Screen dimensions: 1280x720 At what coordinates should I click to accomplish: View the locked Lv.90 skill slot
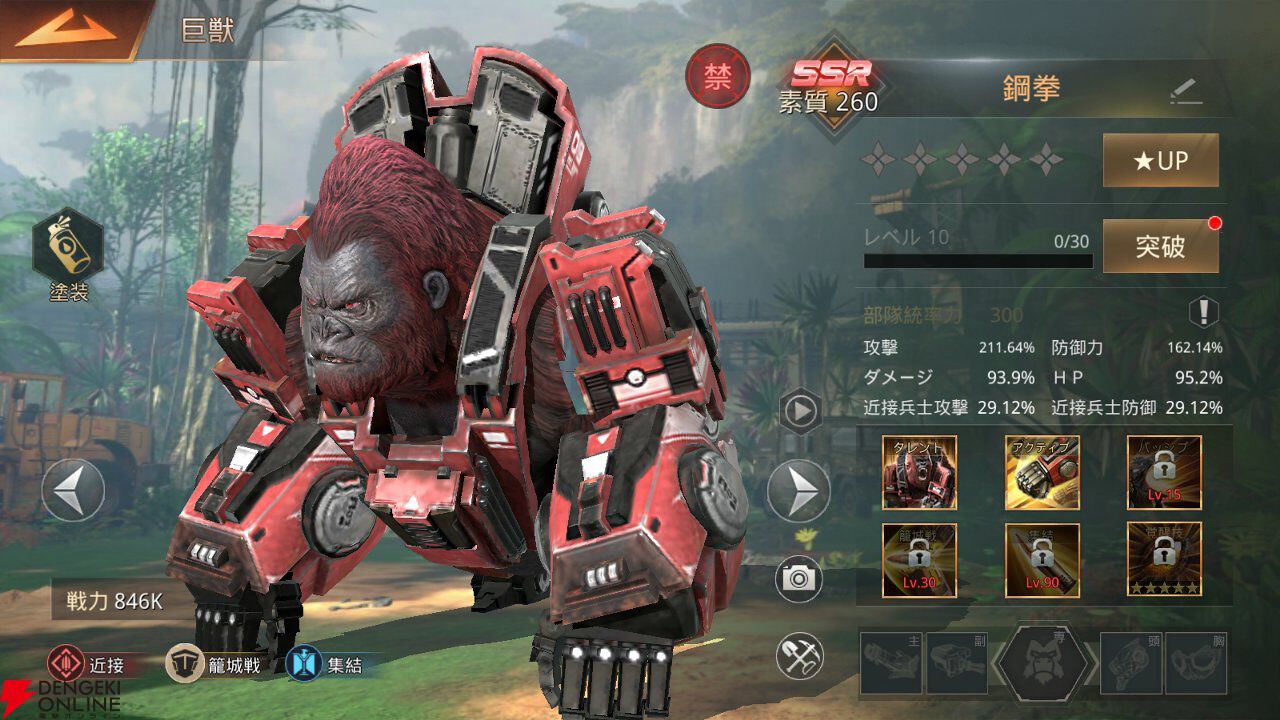tap(1042, 560)
